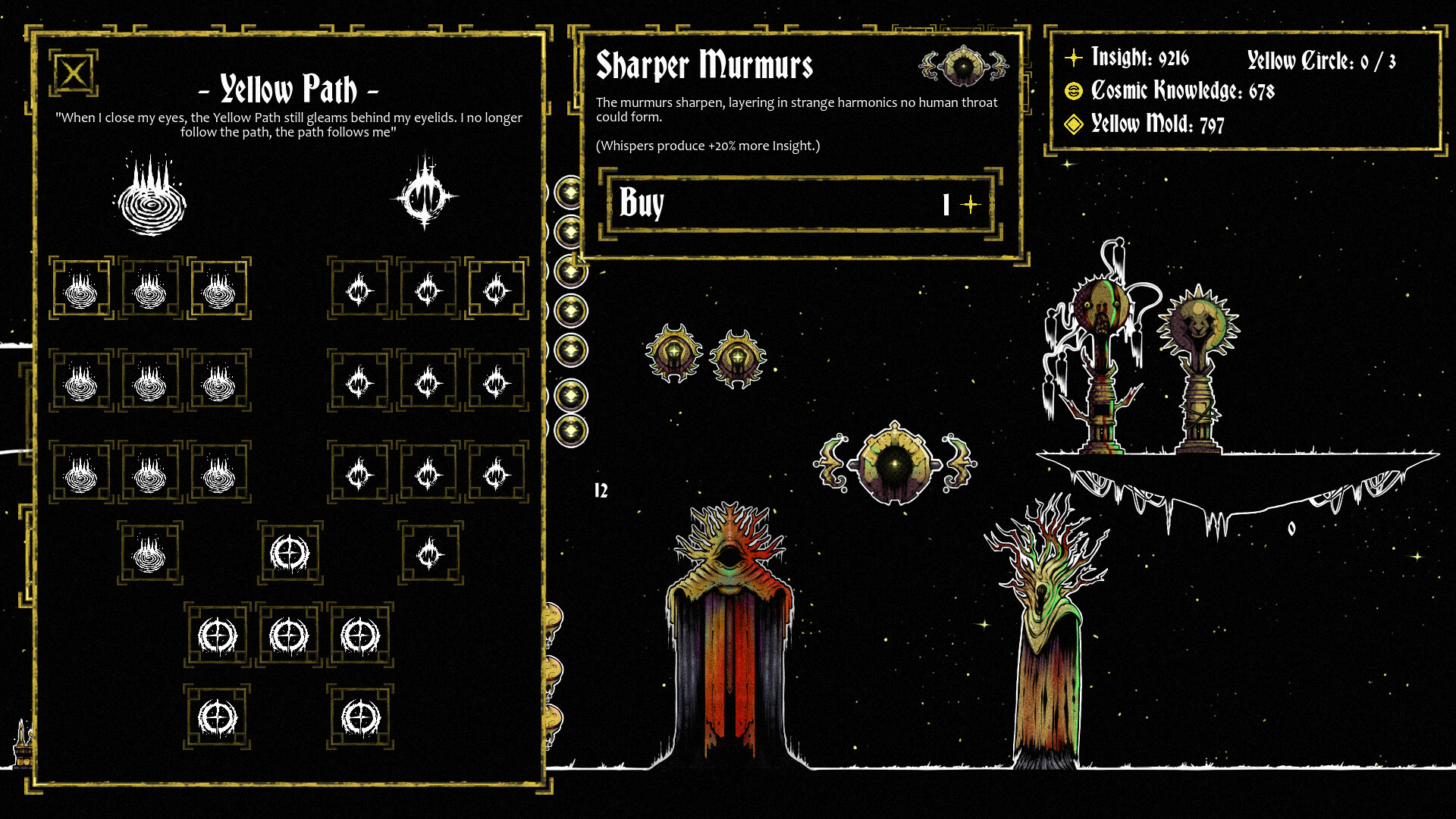Close the Yellow Path panel
1456x819 pixels.
click(x=74, y=74)
